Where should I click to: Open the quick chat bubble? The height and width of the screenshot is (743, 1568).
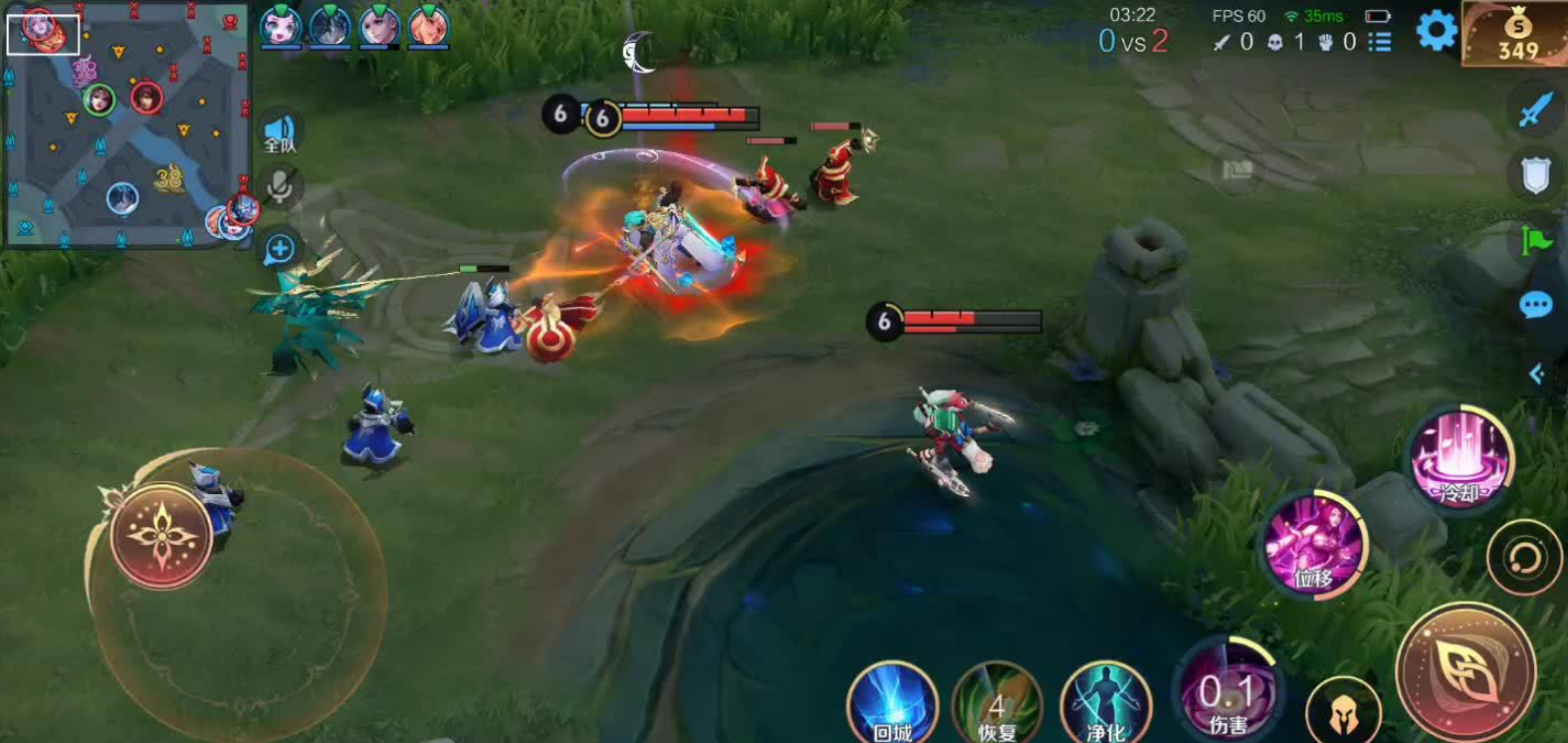tap(1535, 305)
